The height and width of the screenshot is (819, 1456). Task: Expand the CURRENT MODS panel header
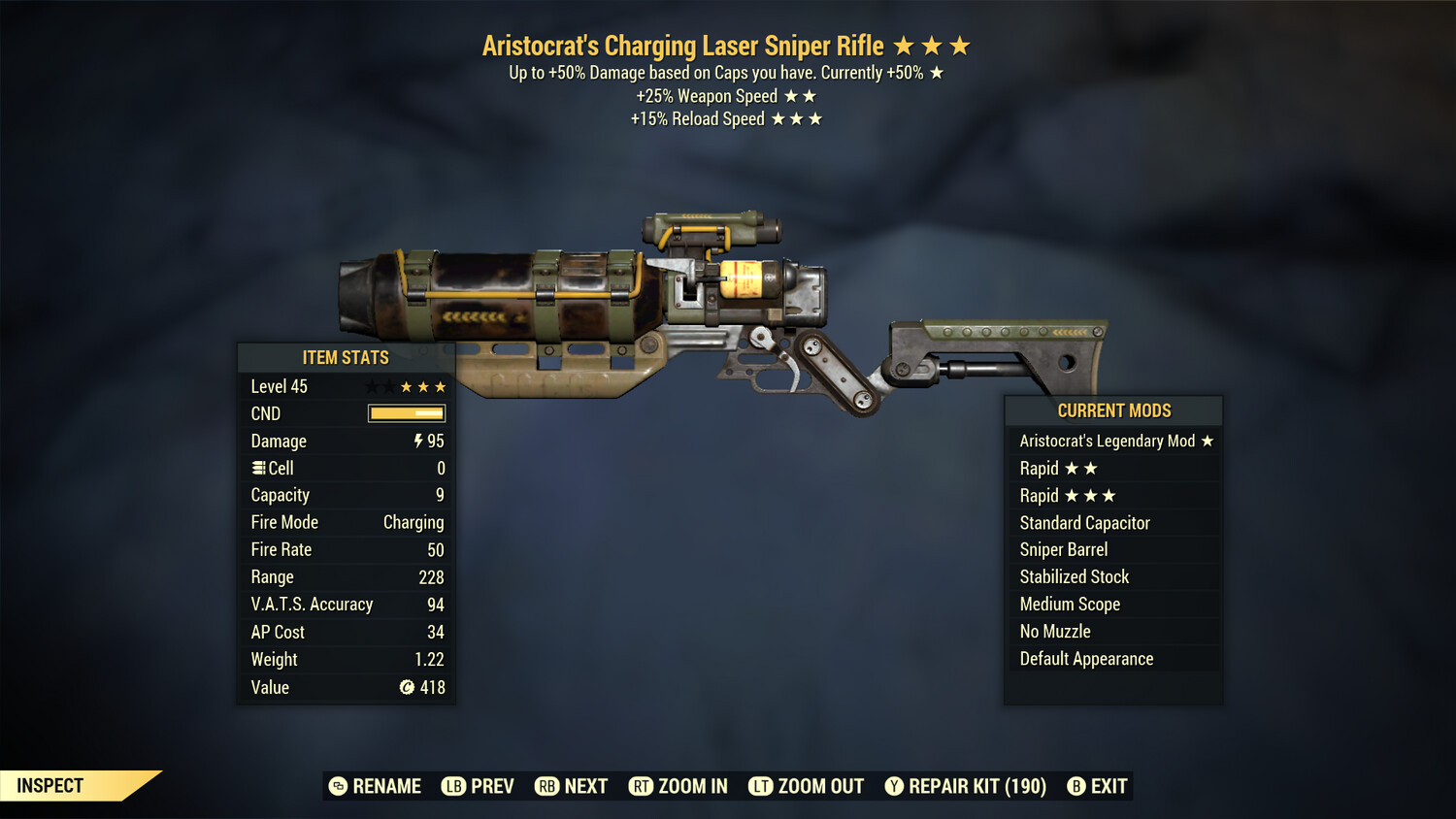point(1113,410)
